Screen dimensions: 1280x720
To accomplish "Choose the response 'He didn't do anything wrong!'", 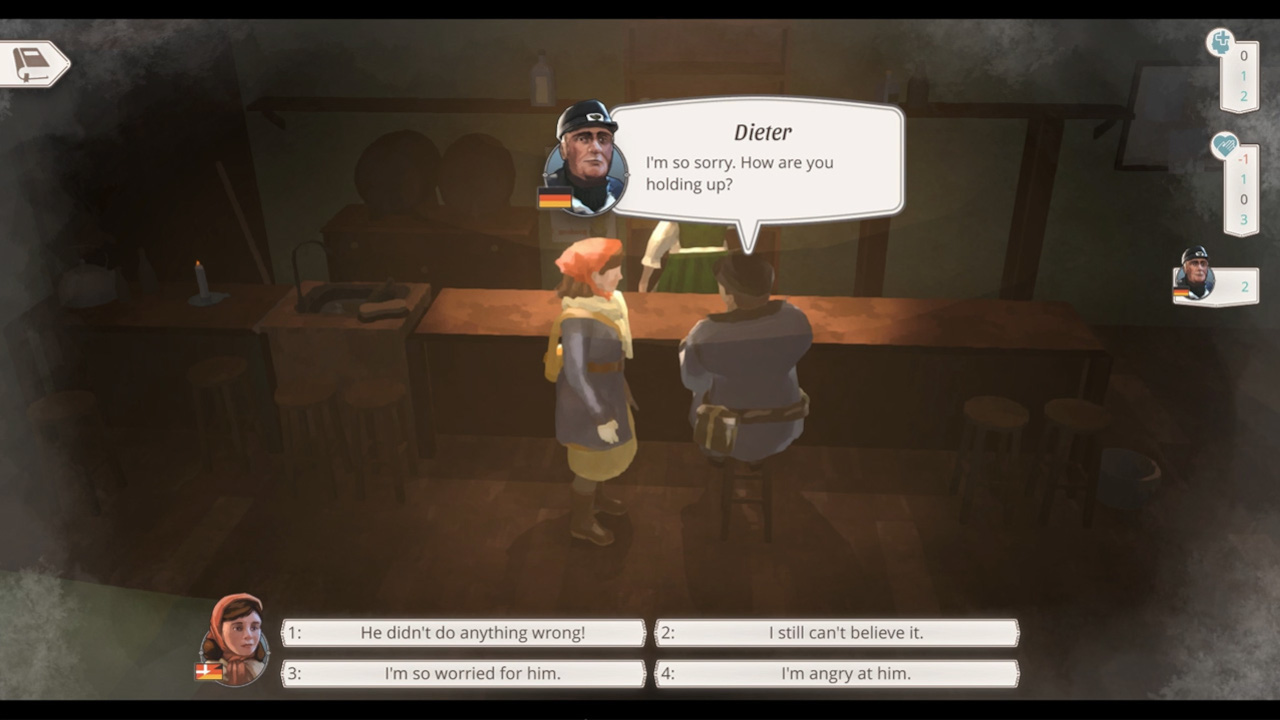I will (x=462, y=632).
